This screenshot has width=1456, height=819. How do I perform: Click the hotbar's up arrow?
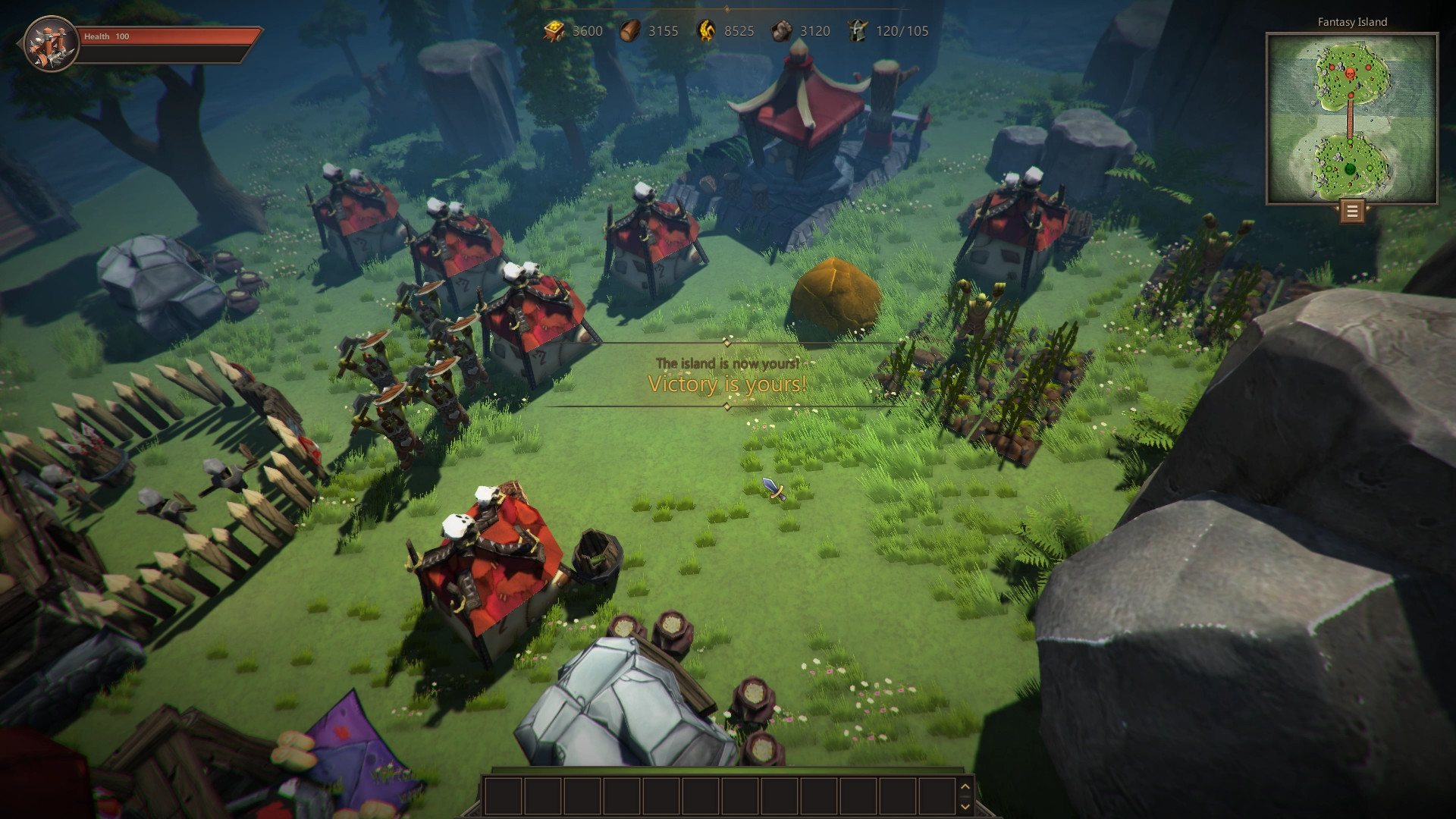tap(965, 786)
